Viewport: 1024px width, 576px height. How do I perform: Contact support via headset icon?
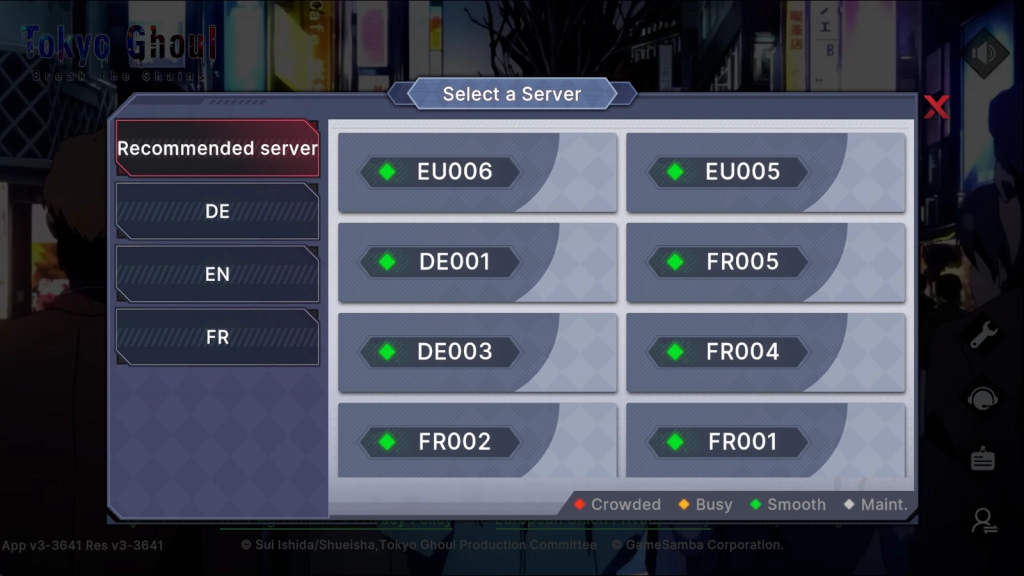coord(983,398)
